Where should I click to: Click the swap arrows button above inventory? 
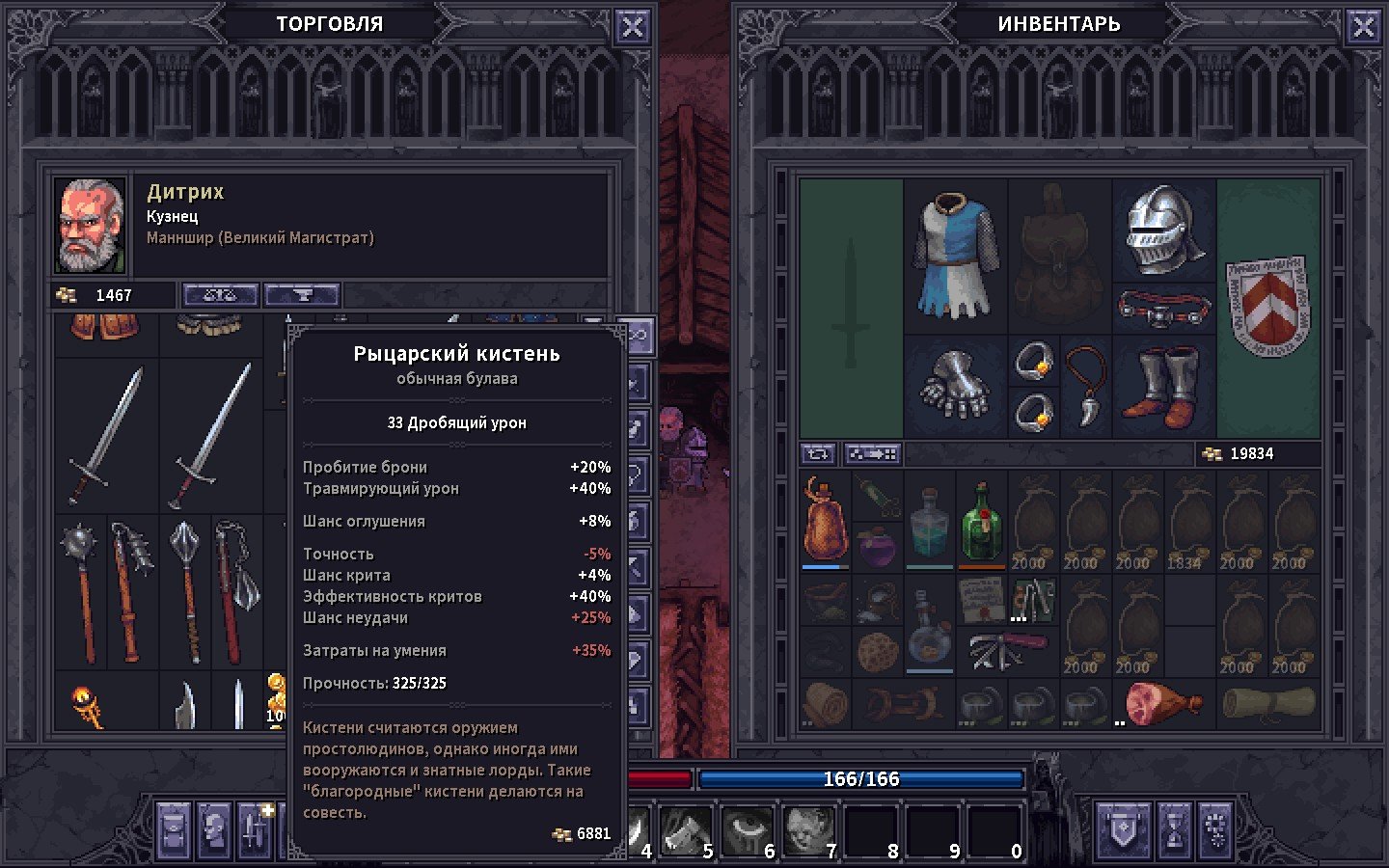(818, 453)
